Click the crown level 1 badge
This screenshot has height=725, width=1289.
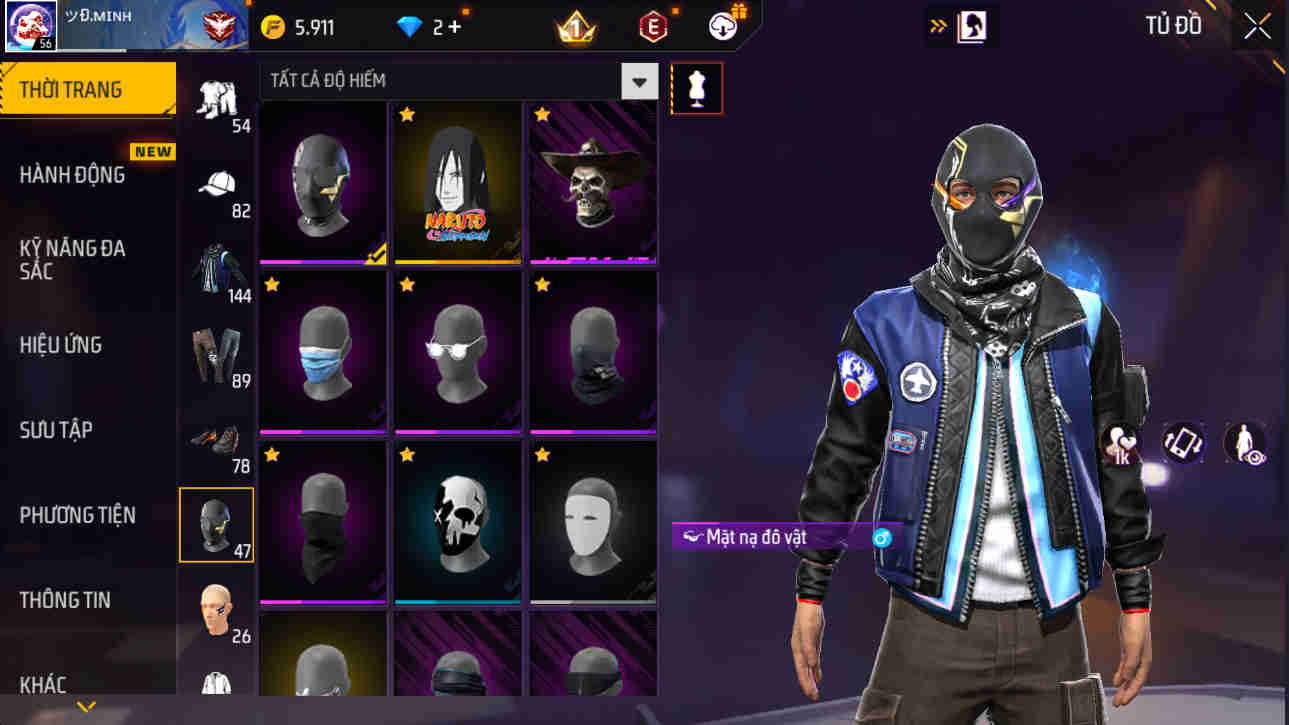tap(575, 27)
